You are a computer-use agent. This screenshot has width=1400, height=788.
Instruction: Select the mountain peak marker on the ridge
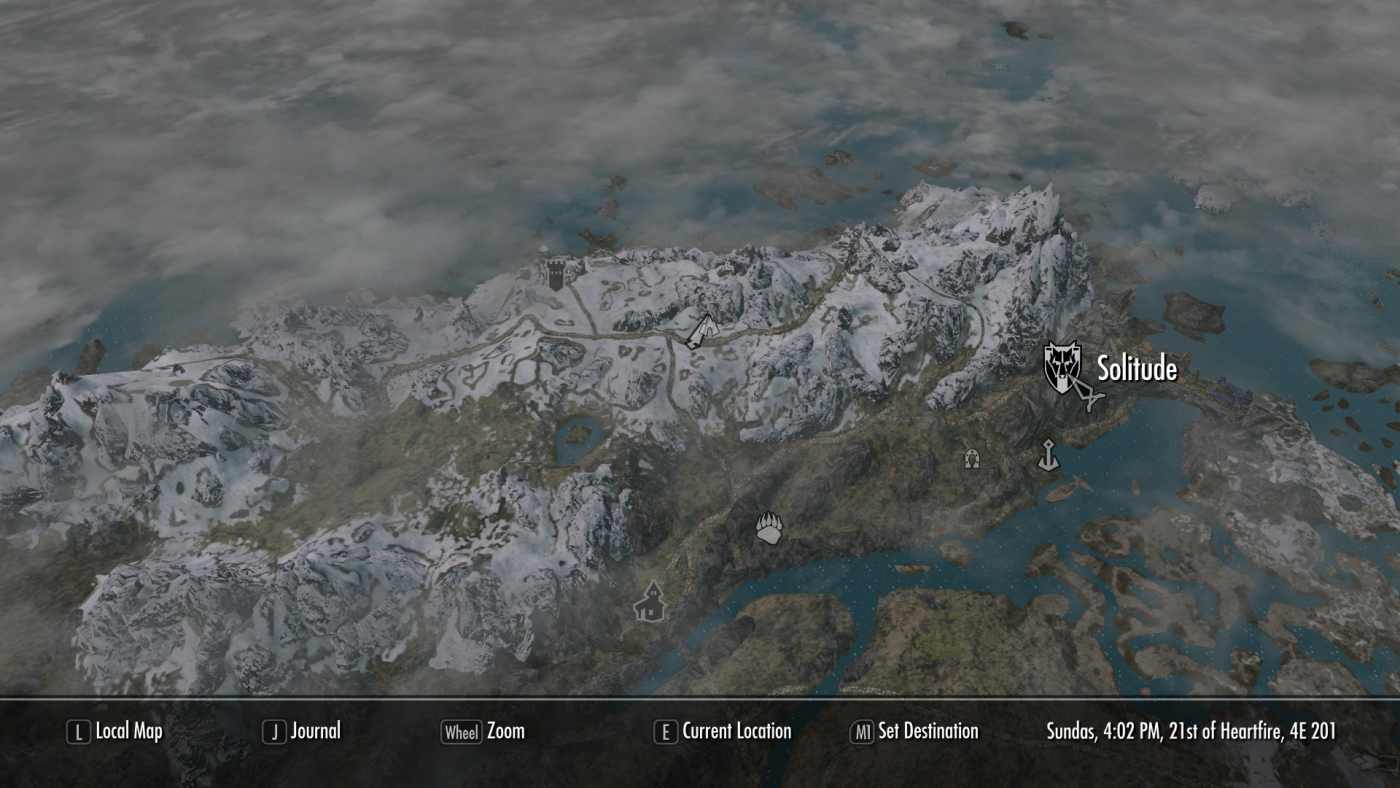coord(704,326)
